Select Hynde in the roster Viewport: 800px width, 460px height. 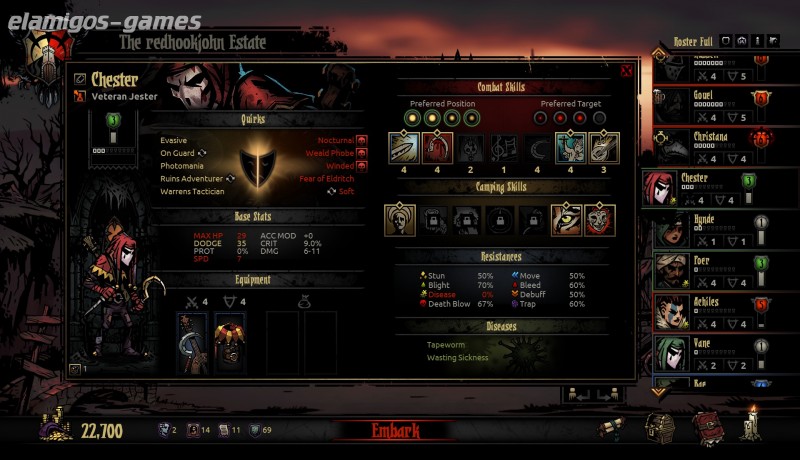point(705,230)
